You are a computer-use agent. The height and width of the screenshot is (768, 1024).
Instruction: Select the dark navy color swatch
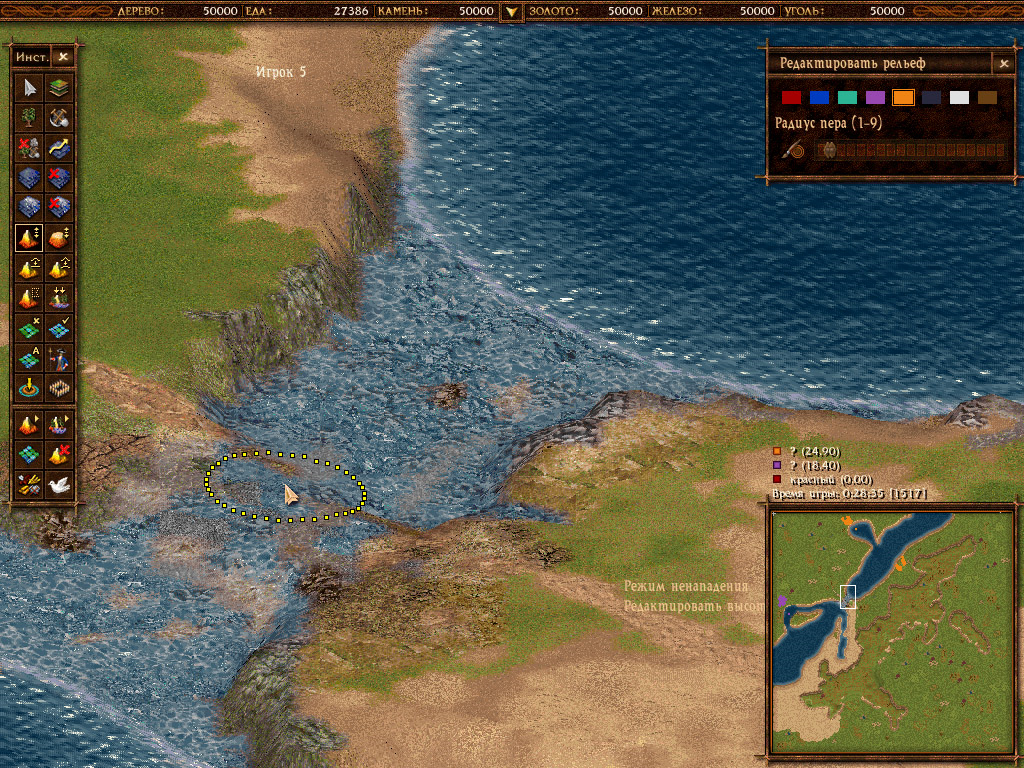(932, 98)
